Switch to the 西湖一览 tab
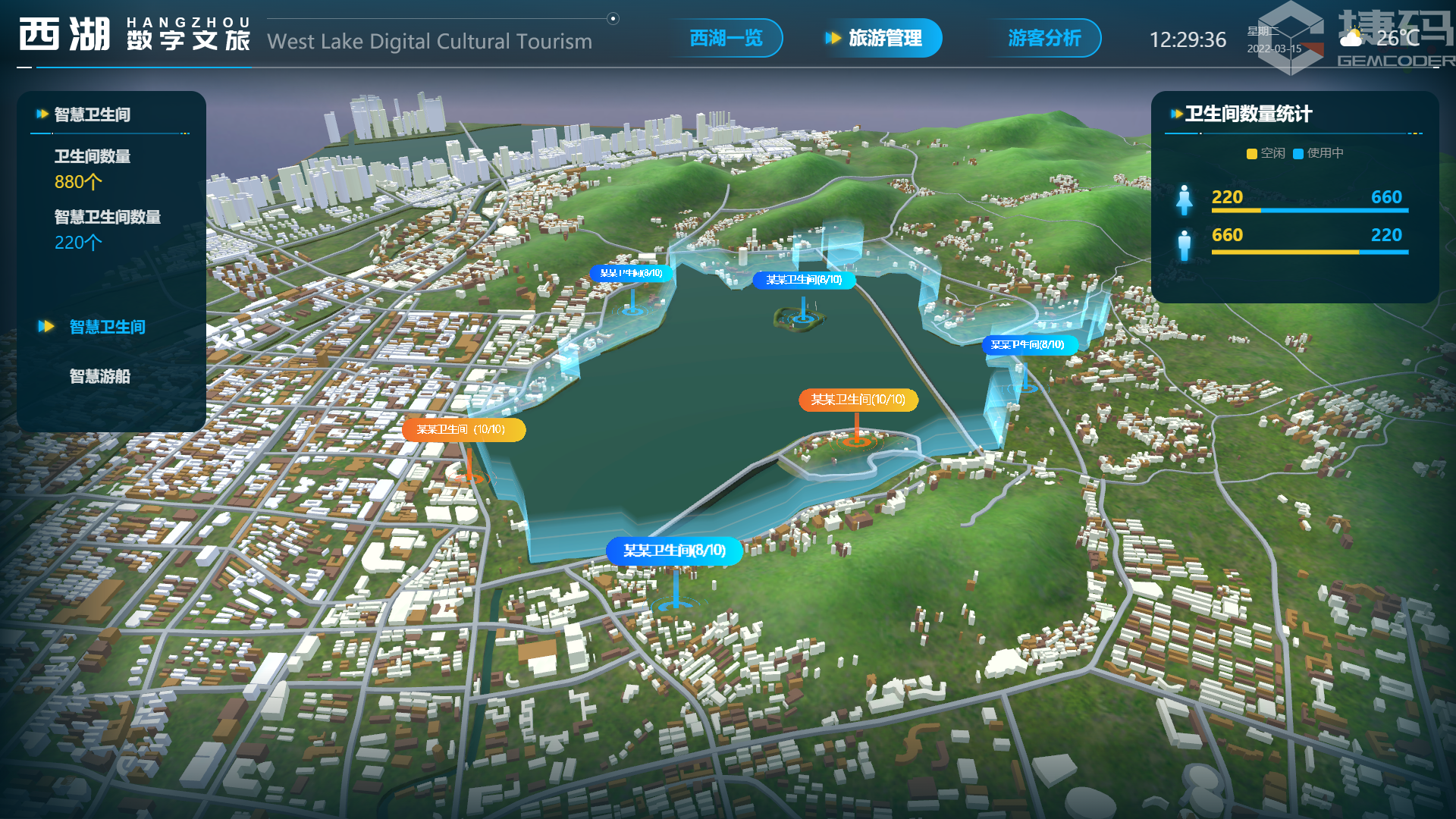The height and width of the screenshot is (819, 1456). coord(725,38)
